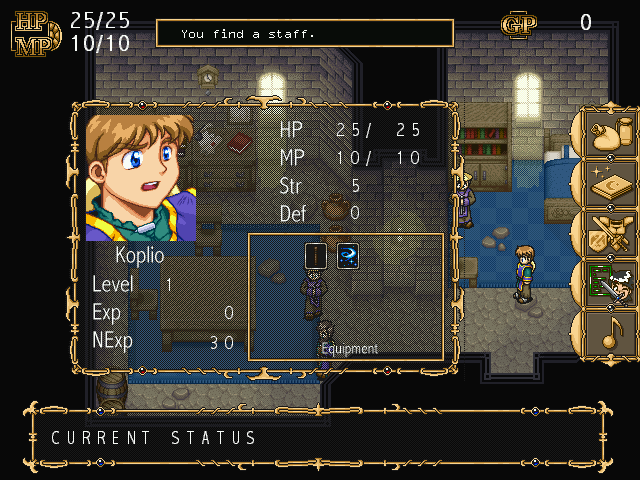640x480 pixels.
Task: Click Koplio's character portrait
Action: point(141,177)
